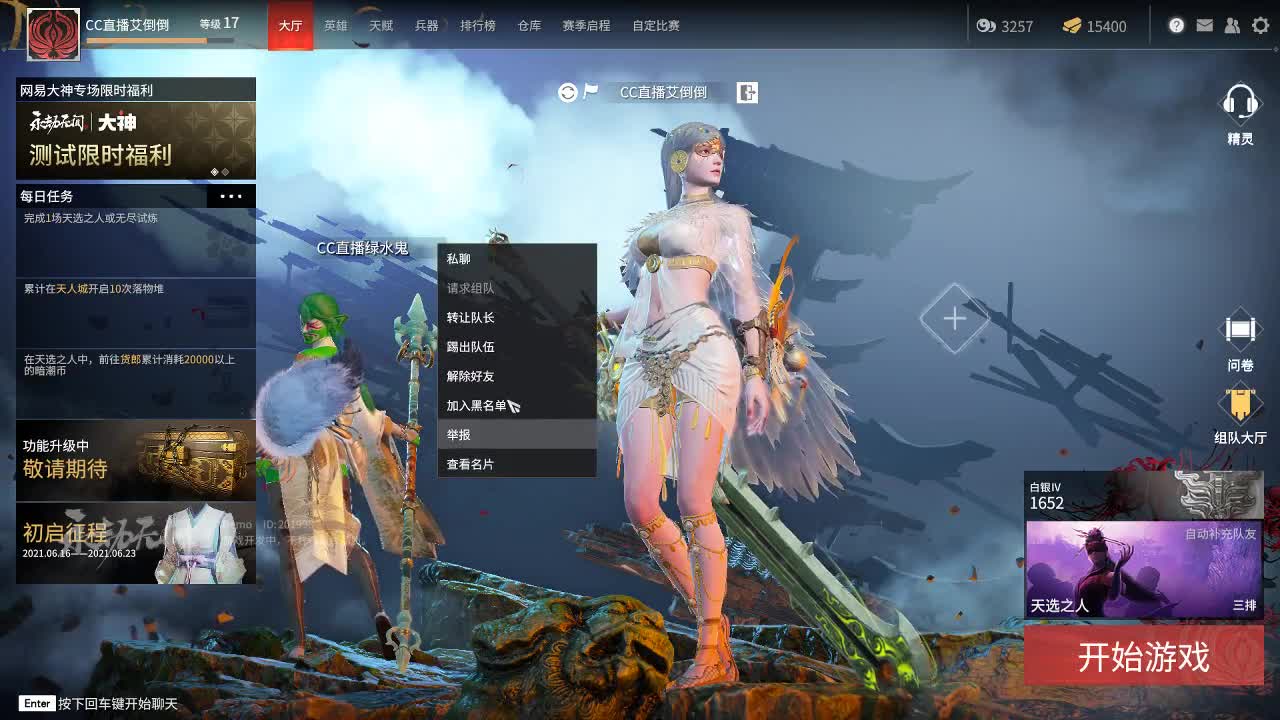Open the 仓库 warehouse tab
Screen dimensions: 1280x720
[529, 26]
